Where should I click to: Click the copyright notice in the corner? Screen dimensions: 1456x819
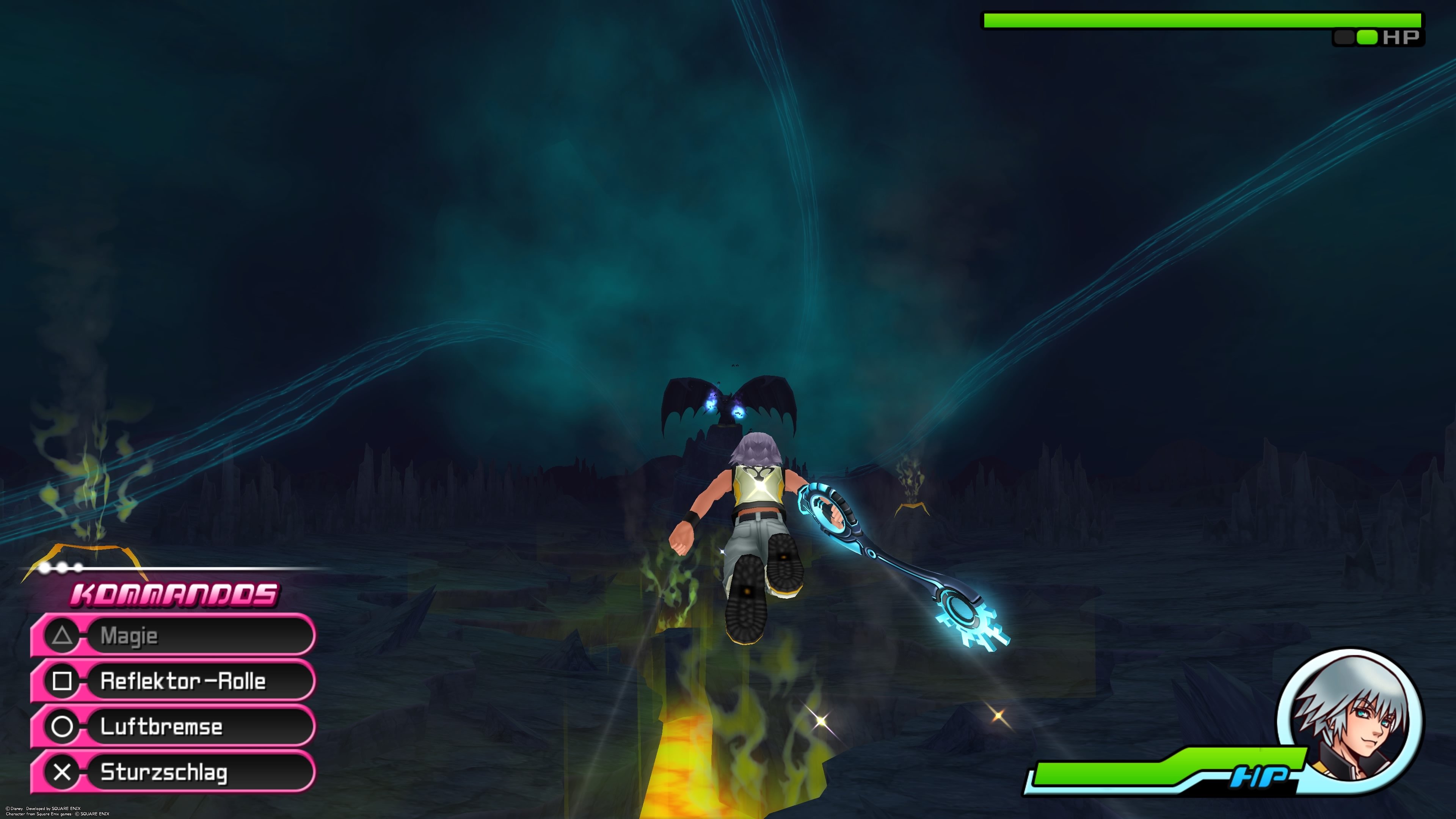[58, 812]
